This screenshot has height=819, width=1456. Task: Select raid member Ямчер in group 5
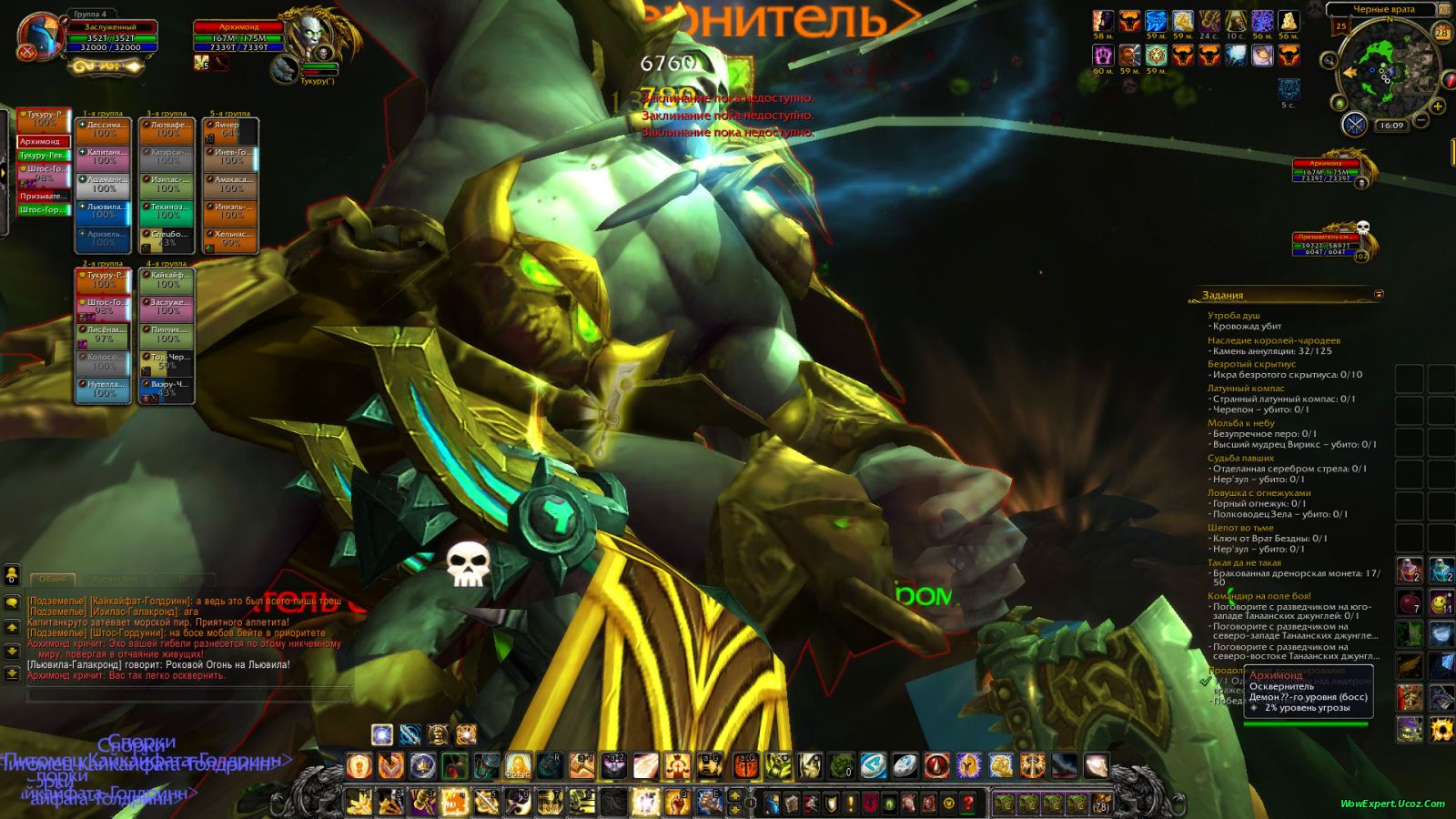pos(230,130)
